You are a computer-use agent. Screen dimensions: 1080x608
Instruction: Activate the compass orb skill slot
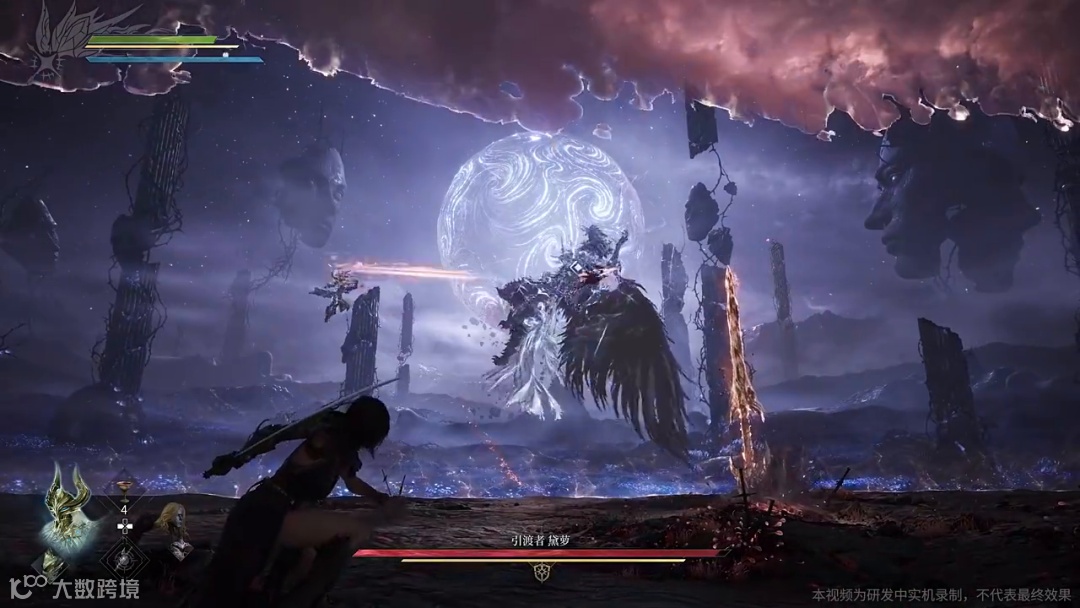[x=125, y=556]
